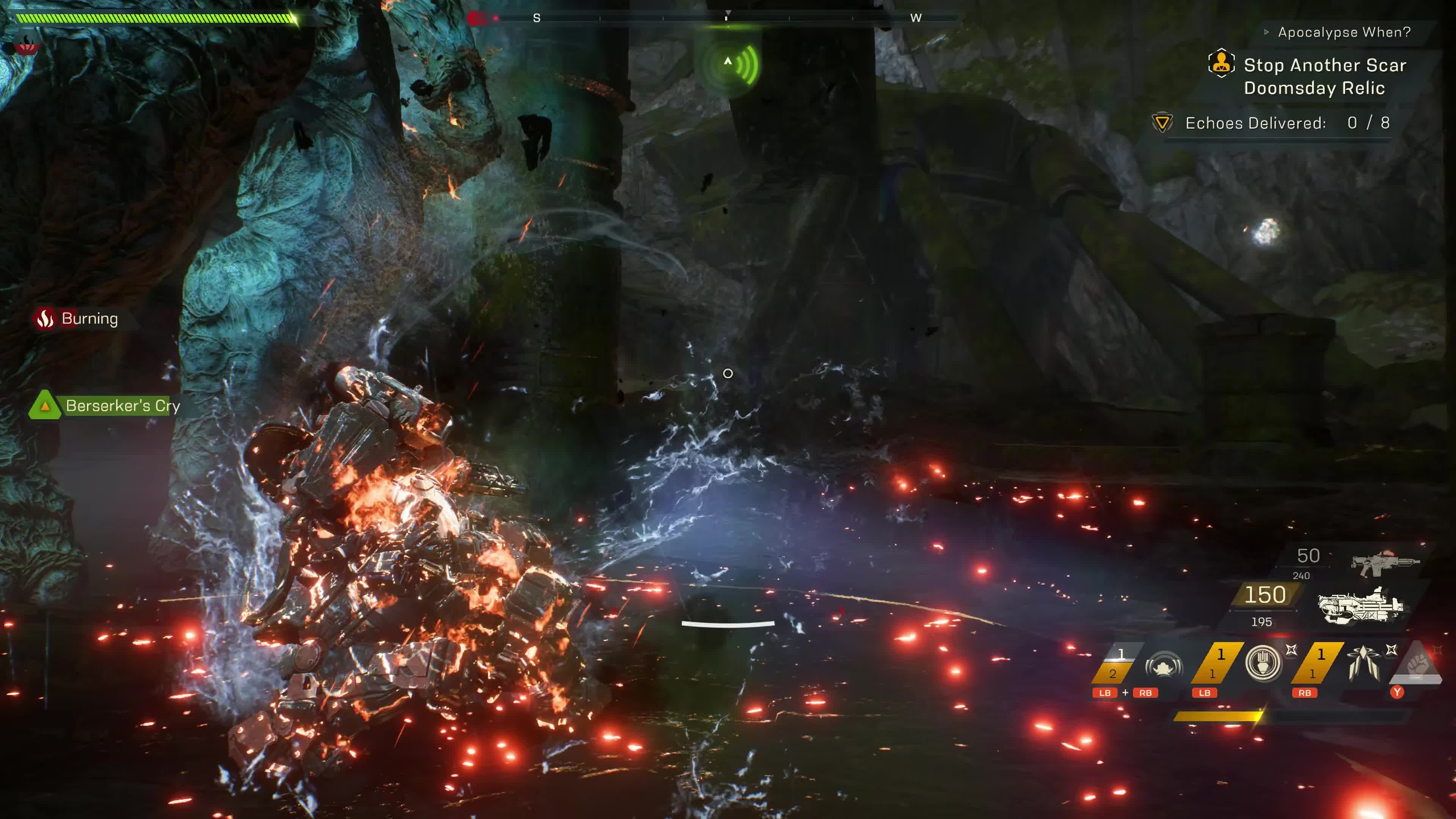
Task: Activate the support shout gear icon
Action: [x=1163, y=666]
